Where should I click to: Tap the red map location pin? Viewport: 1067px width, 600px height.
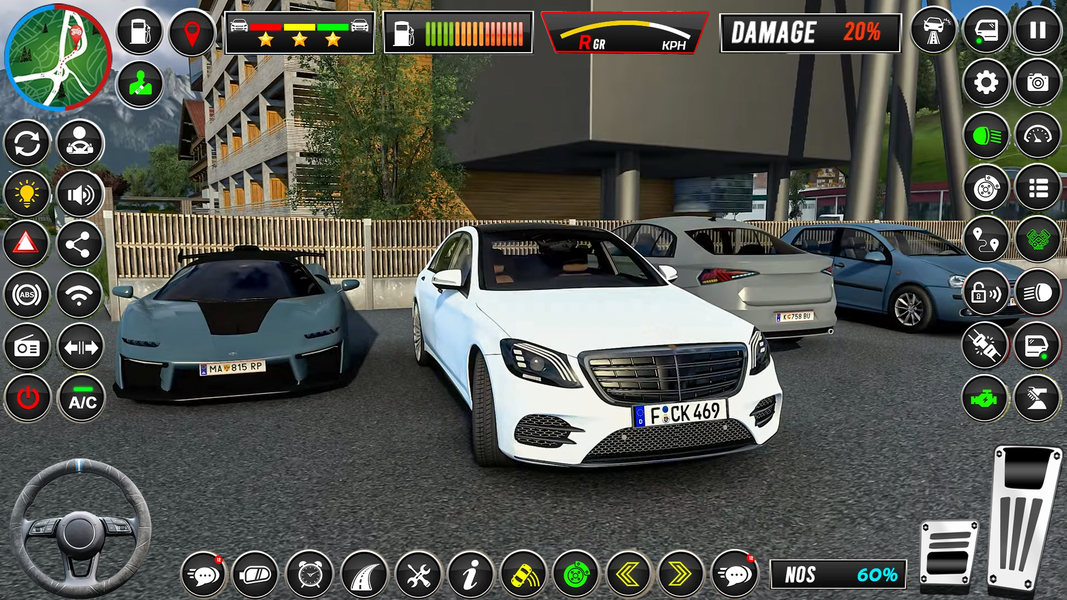tap(191, 32)
